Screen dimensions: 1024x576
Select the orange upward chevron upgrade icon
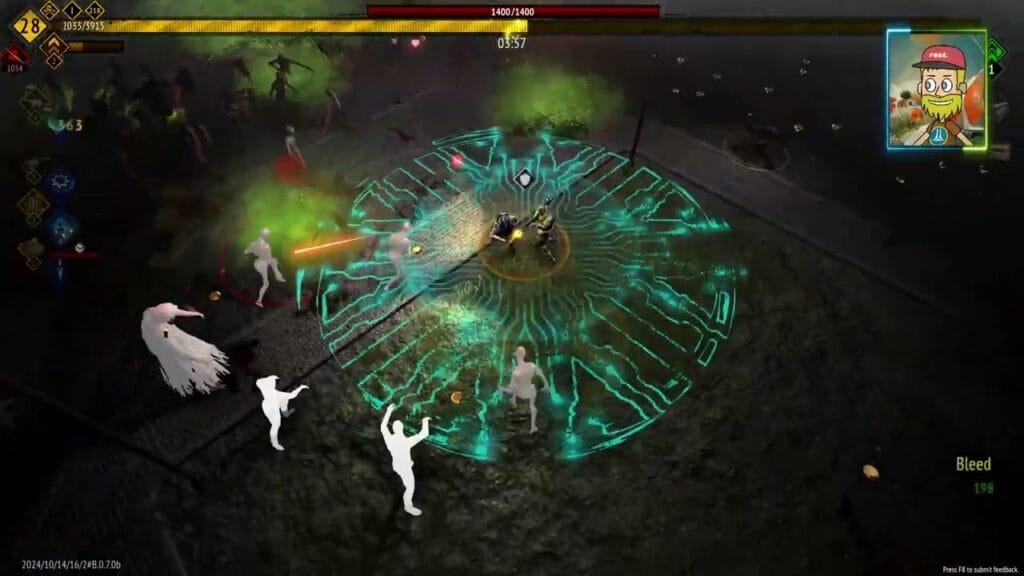pyautogui.click(x=53, y=46)
